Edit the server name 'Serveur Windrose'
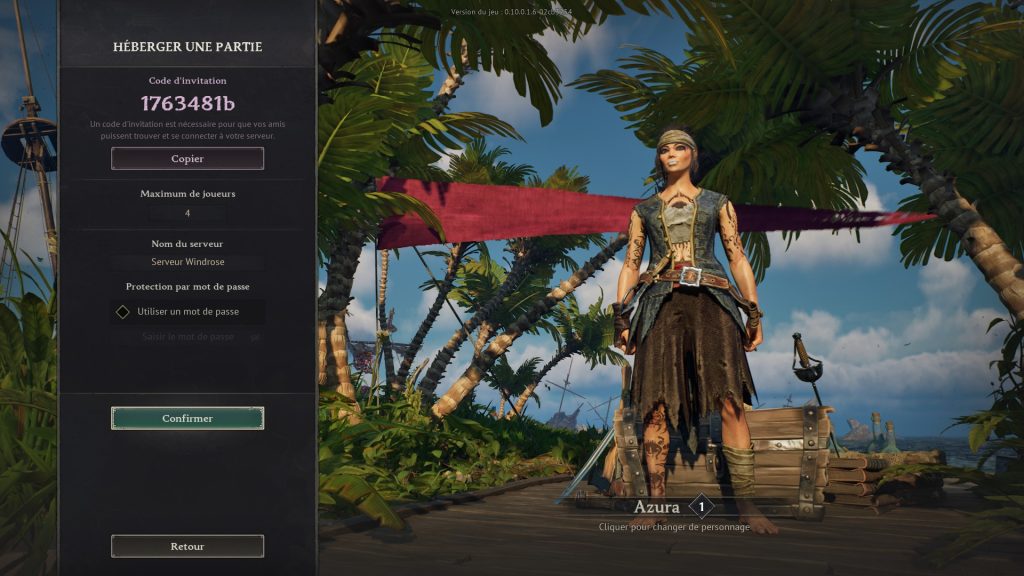Viewport: 1024px width, 576px height. pyautogui.click(x=187, y=262)
